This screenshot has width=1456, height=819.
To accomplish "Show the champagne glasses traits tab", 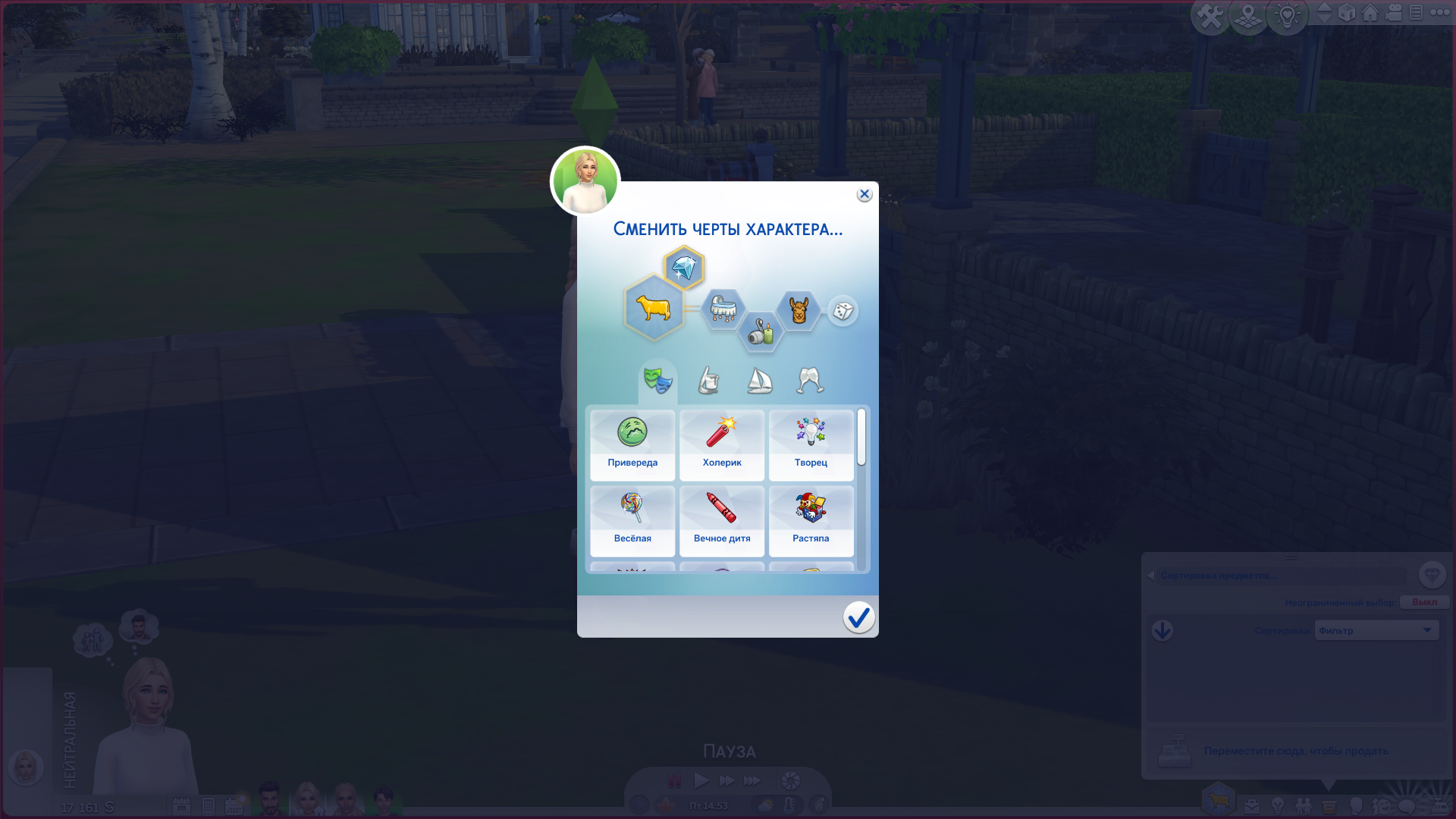I will click(810, 381).
